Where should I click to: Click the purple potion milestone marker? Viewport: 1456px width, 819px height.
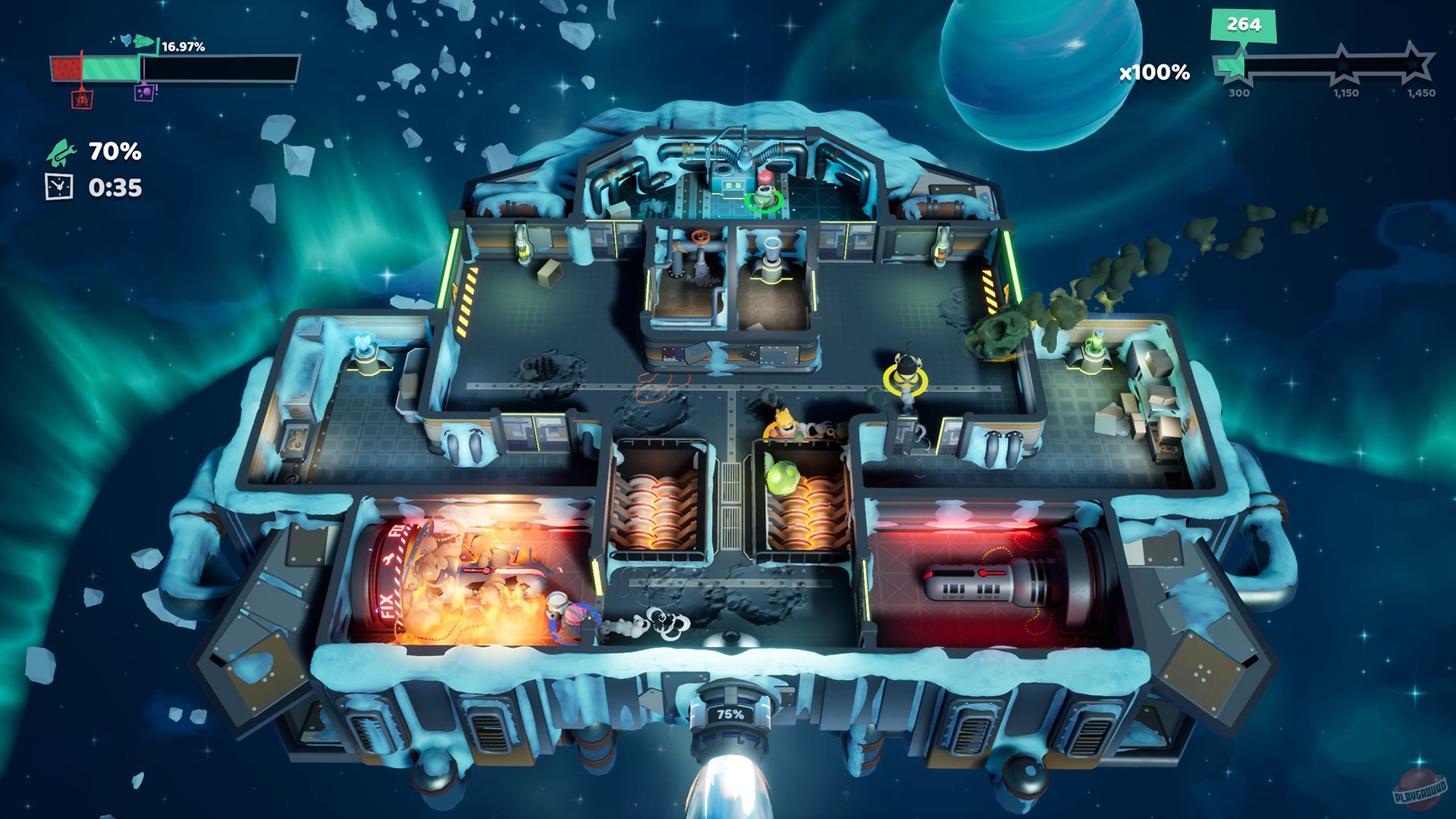[143, 93]
